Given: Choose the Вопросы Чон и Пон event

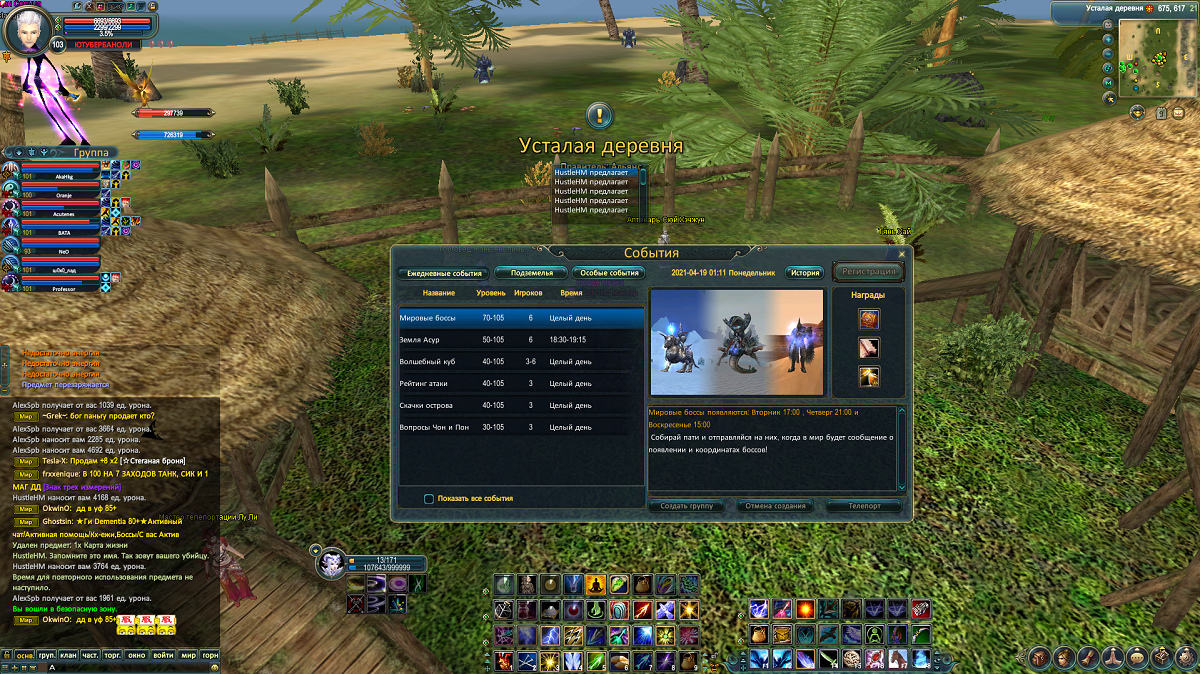Looking at the screenshot, I should point(520,427).
